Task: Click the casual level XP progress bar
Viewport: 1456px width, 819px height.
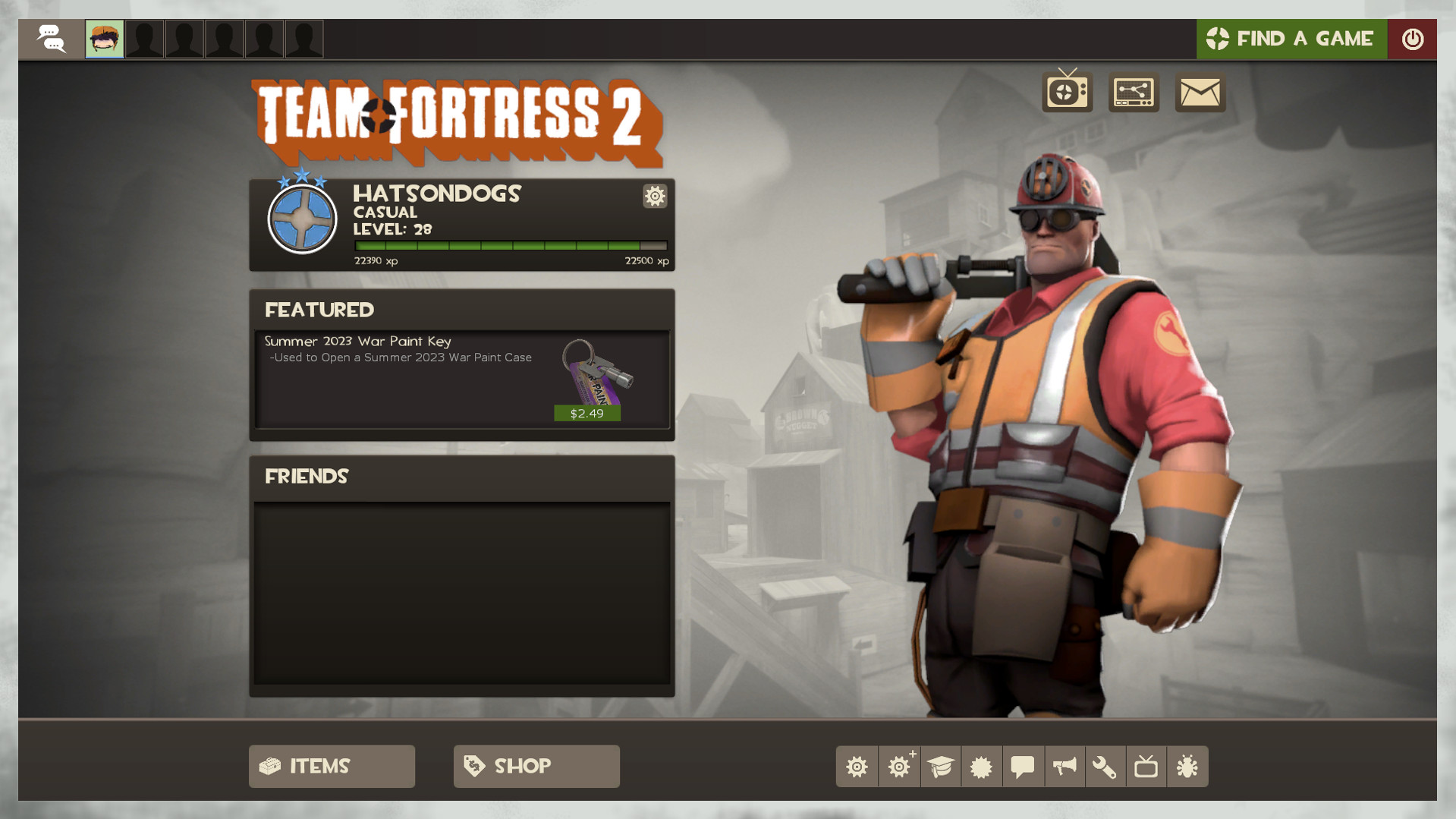Action: [x=509, y=245]
